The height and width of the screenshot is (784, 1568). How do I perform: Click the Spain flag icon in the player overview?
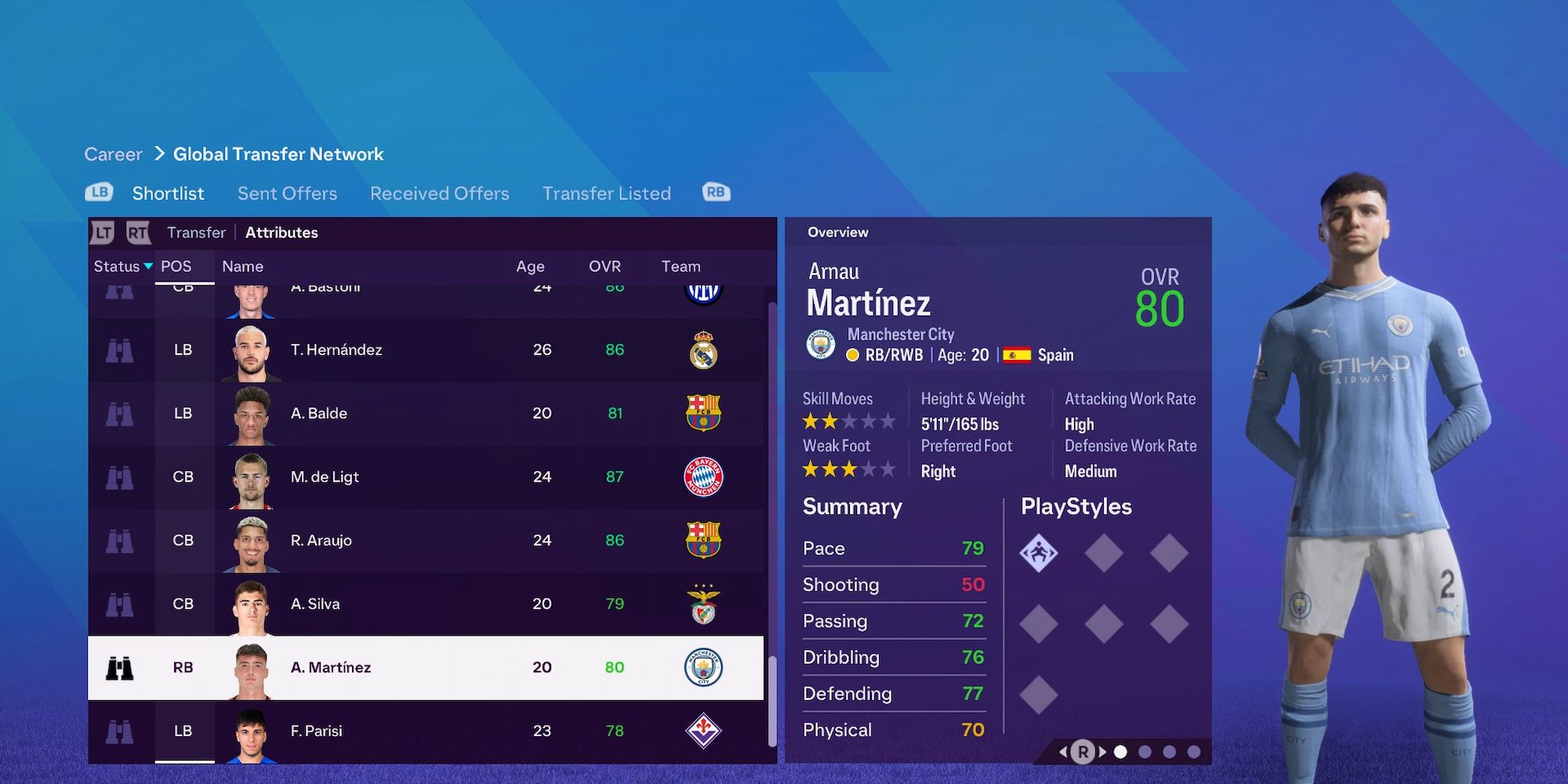[x=1015, y=354]
